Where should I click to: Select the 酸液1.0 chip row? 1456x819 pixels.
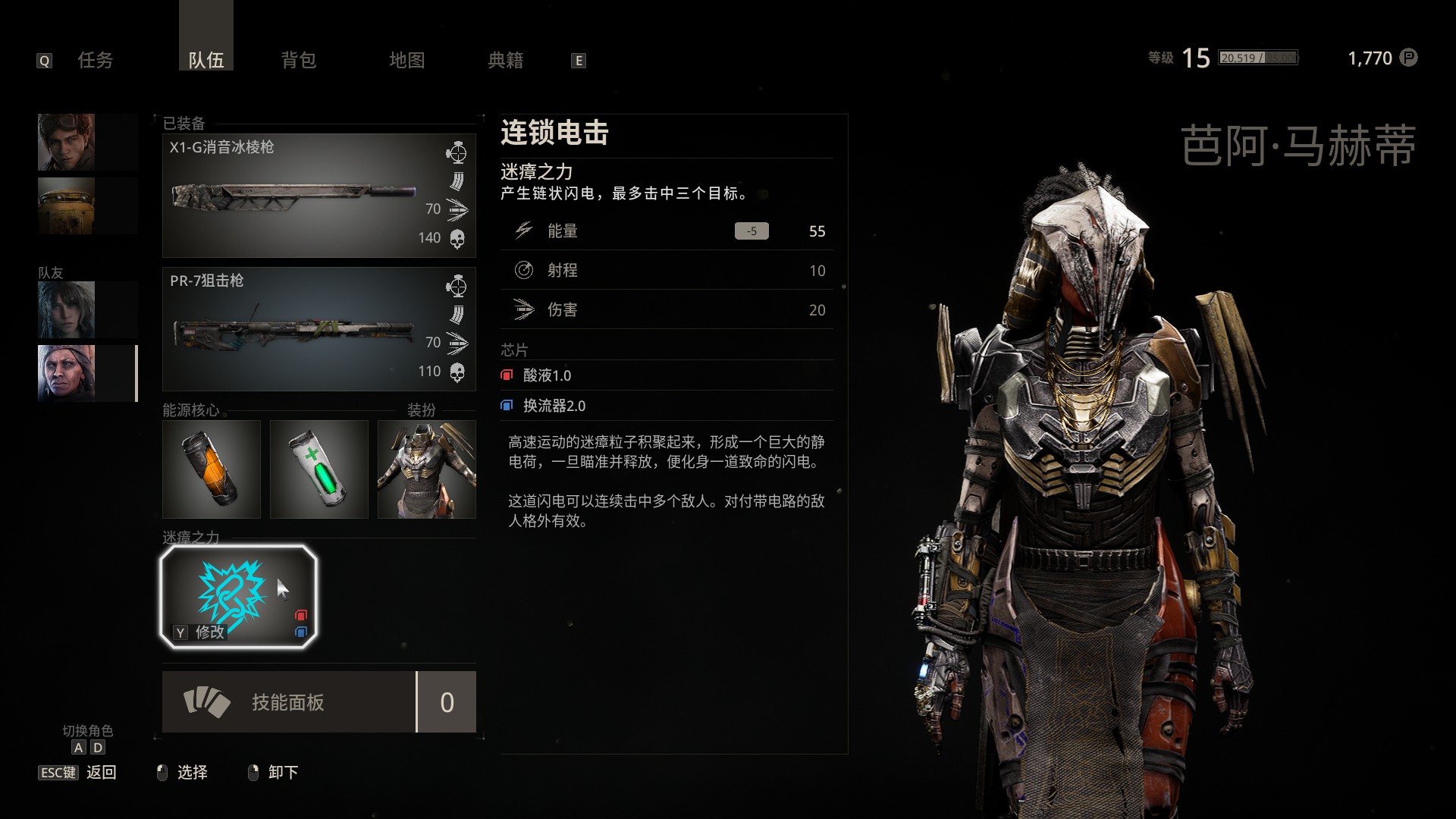pyautogui.click(x=547, y=375)
